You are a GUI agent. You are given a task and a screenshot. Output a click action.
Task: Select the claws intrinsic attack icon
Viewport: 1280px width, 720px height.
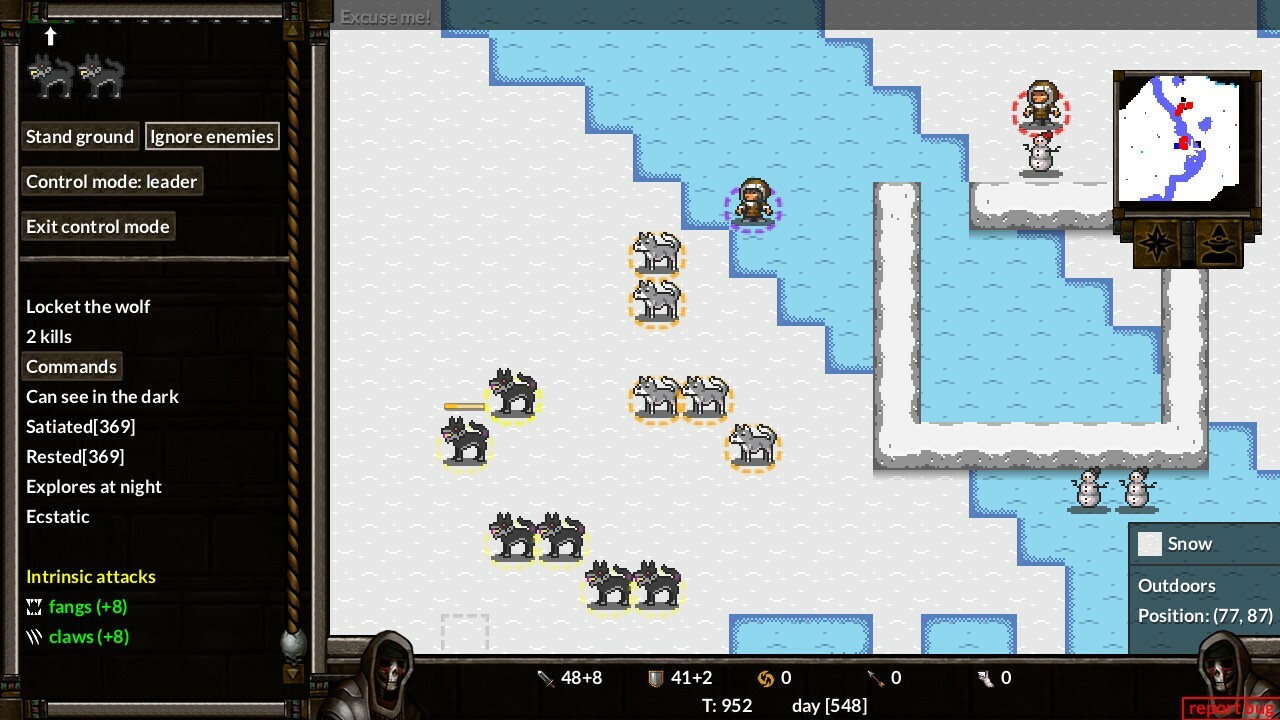click(x=33, y=636)
